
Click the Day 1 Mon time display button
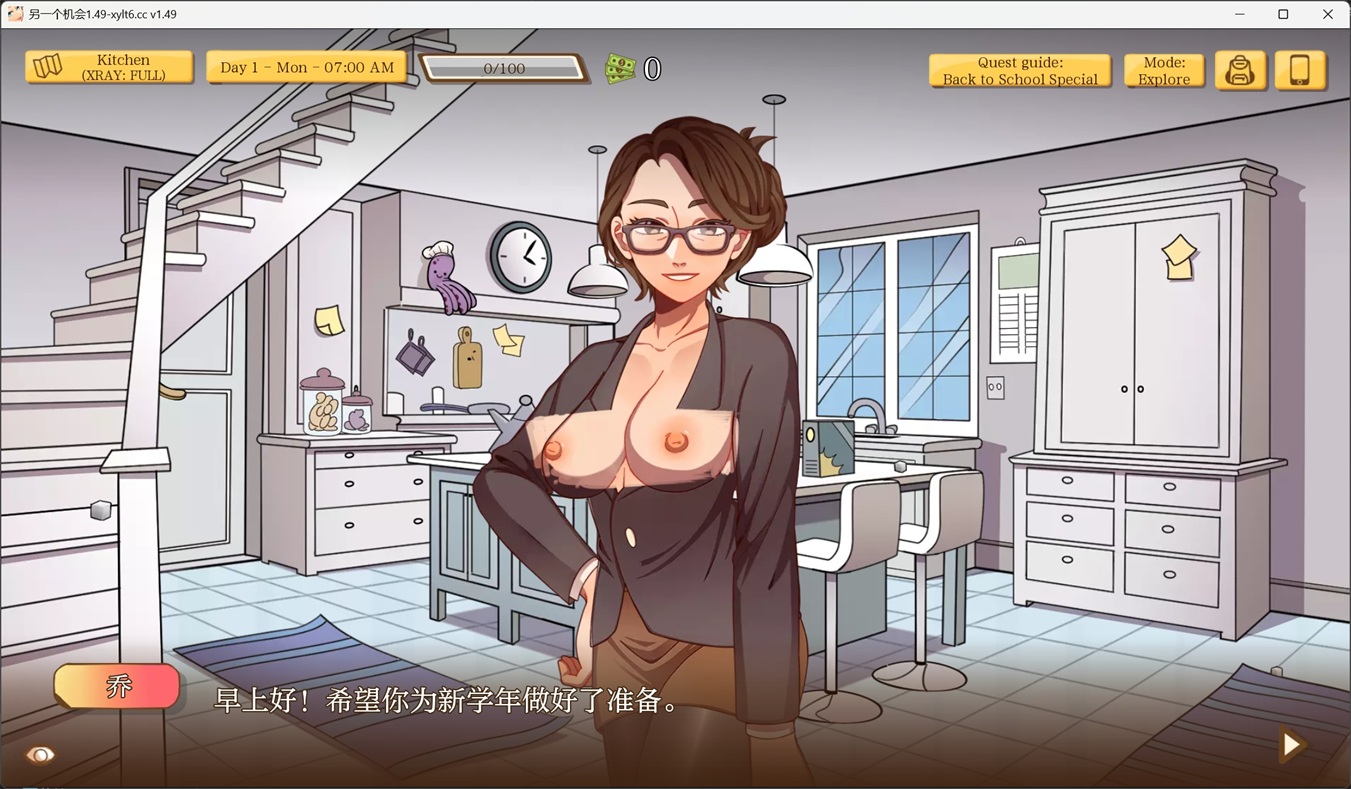306,68
